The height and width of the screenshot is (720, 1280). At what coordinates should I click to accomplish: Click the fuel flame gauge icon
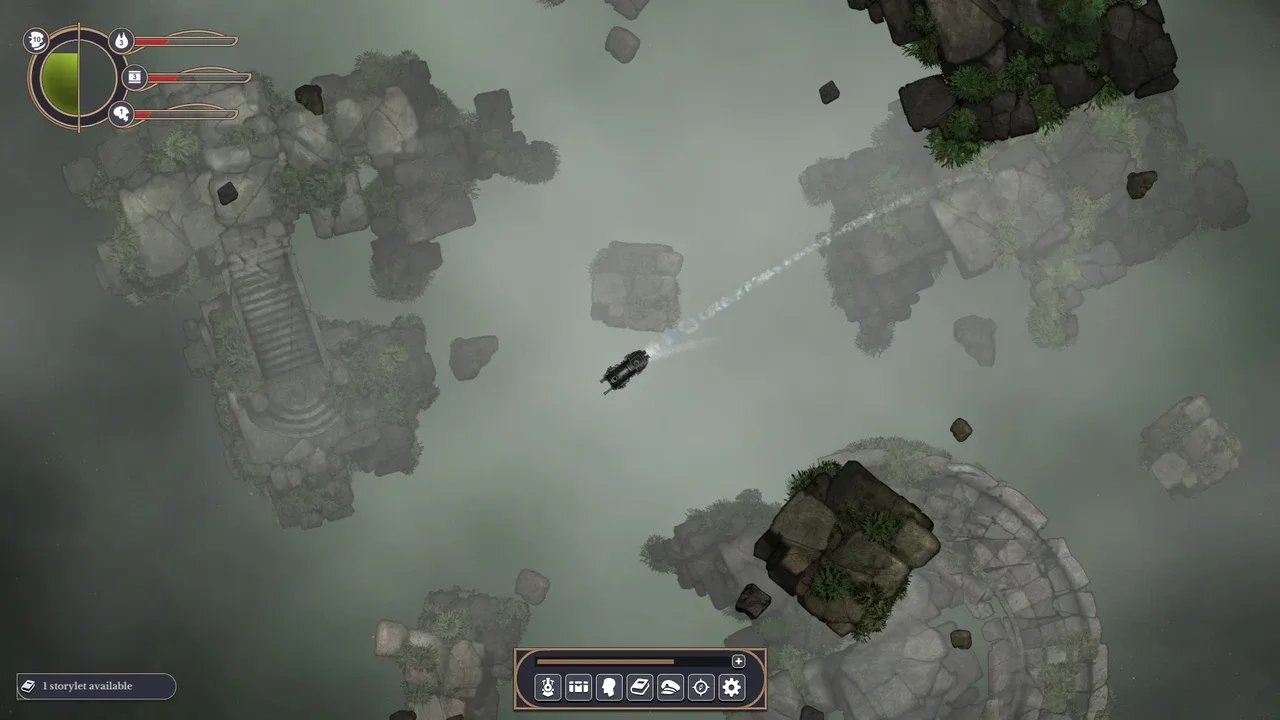(x=122, y=41)
